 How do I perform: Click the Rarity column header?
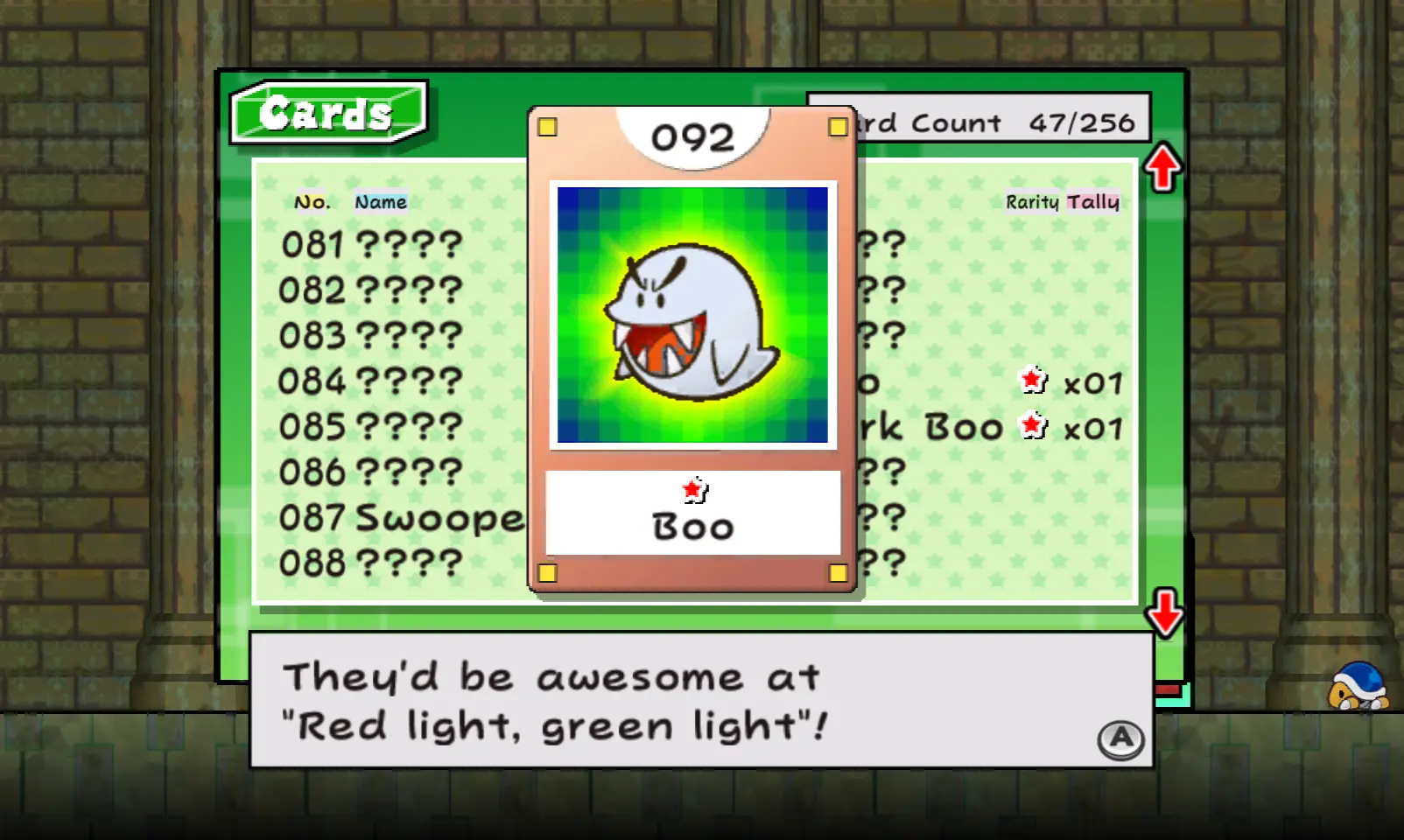pos(1032,202)
